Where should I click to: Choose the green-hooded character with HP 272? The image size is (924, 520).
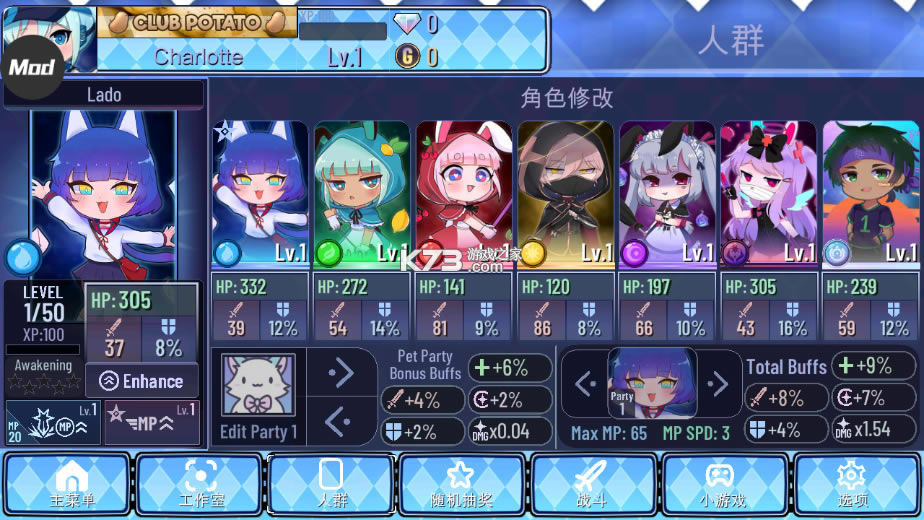tap(361, 195)
